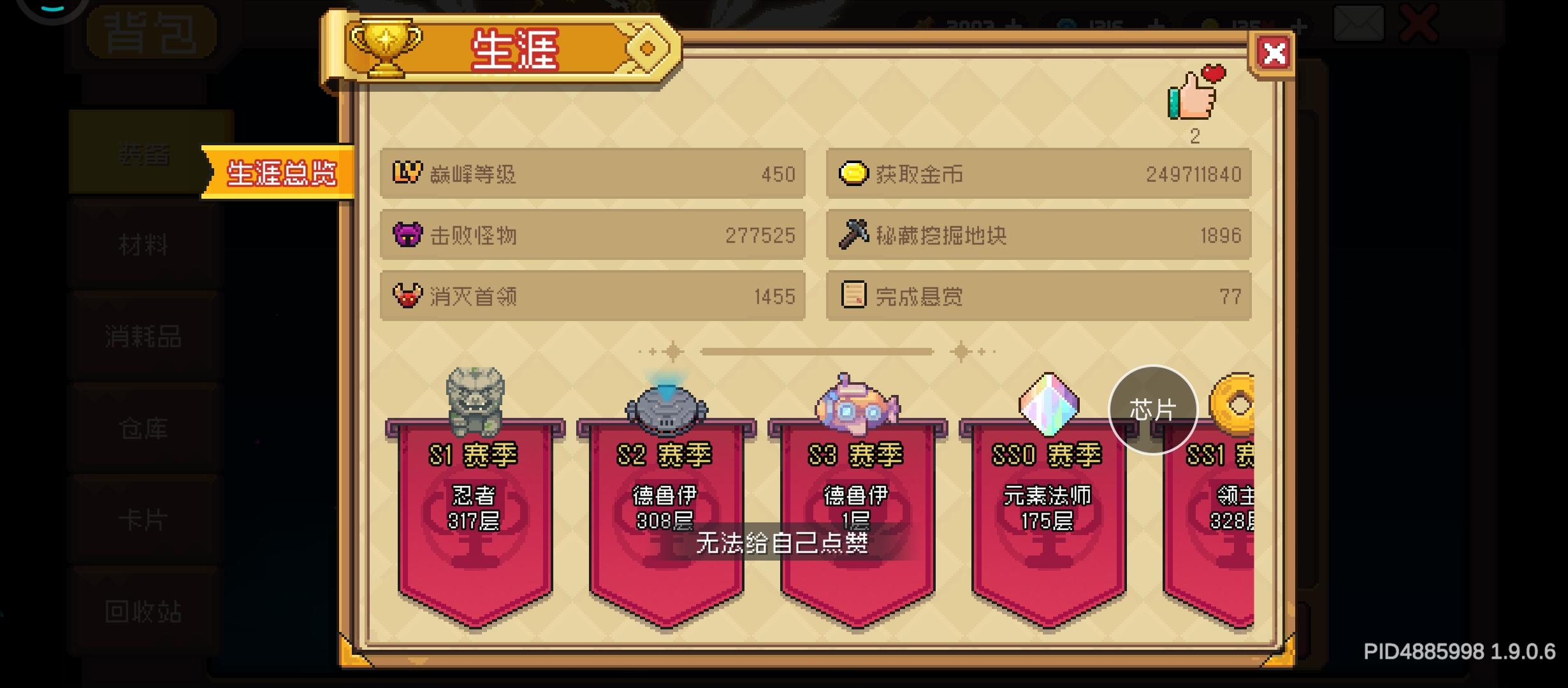Click the monster icon next to 击败怪物
Screen dimensions: 1568x688
point(409,234)
